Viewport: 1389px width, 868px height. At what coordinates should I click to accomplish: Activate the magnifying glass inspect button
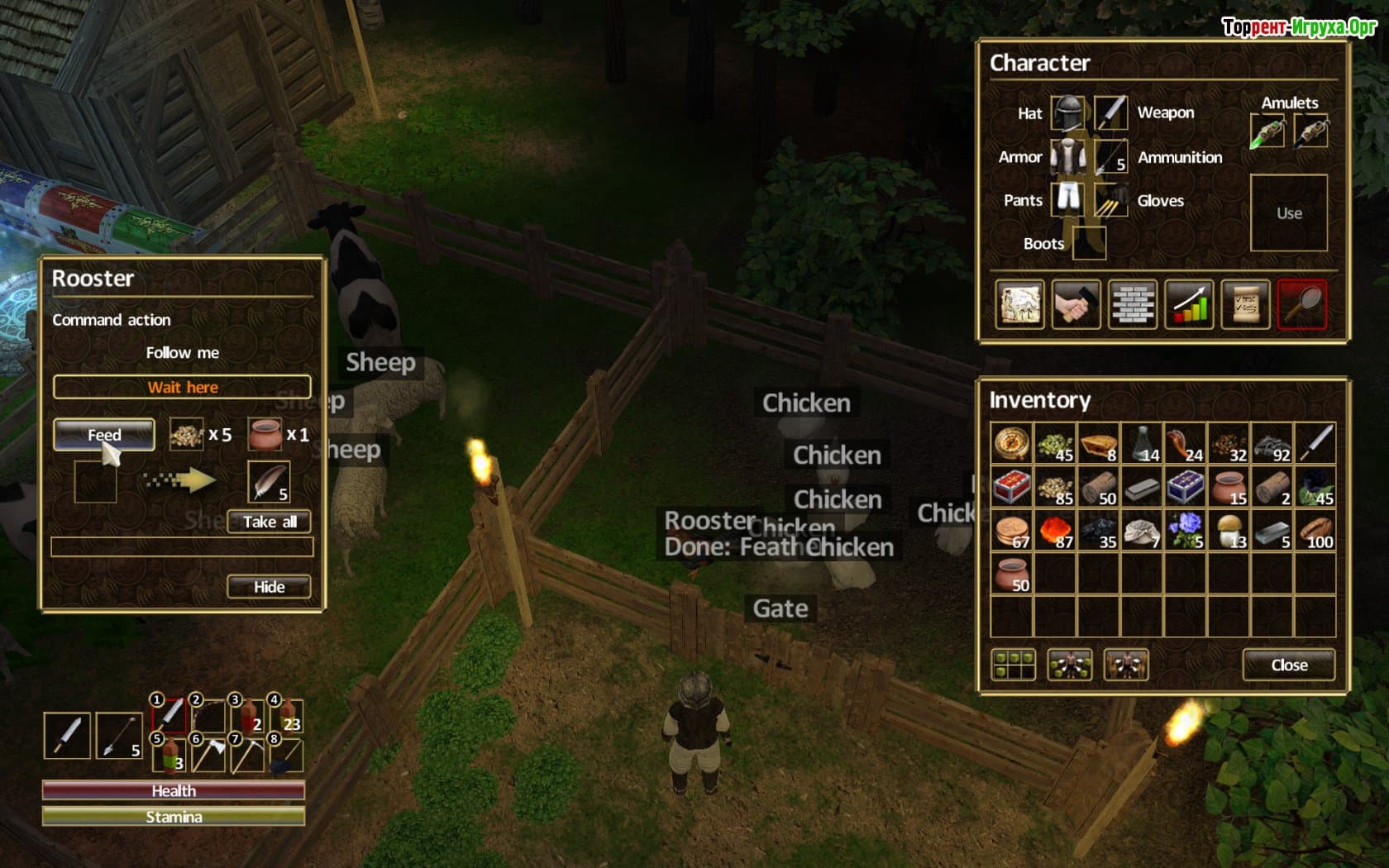pos(1302,305)
